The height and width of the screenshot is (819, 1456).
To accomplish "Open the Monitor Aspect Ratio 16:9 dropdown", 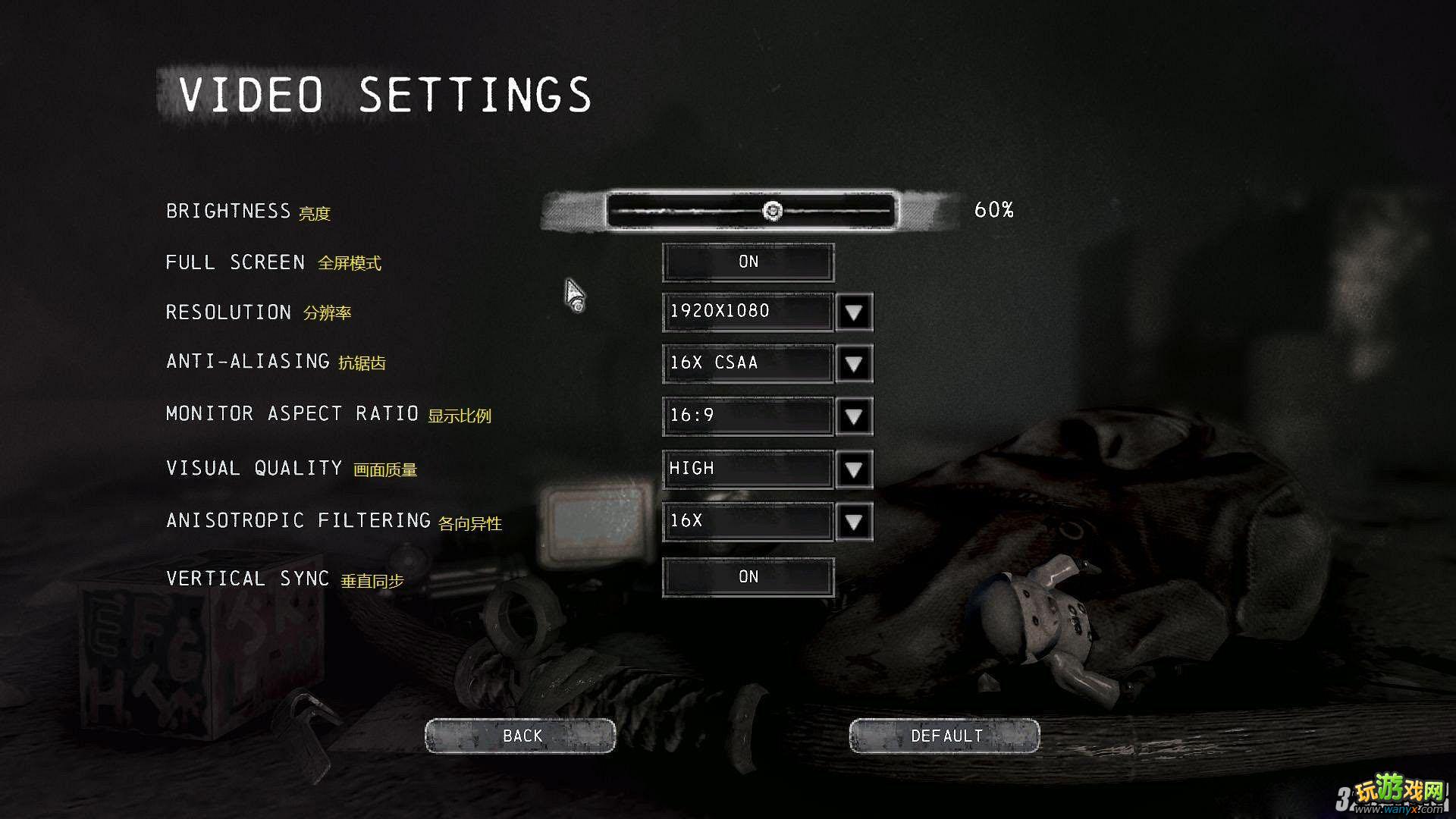I will [x=853, y=416].
